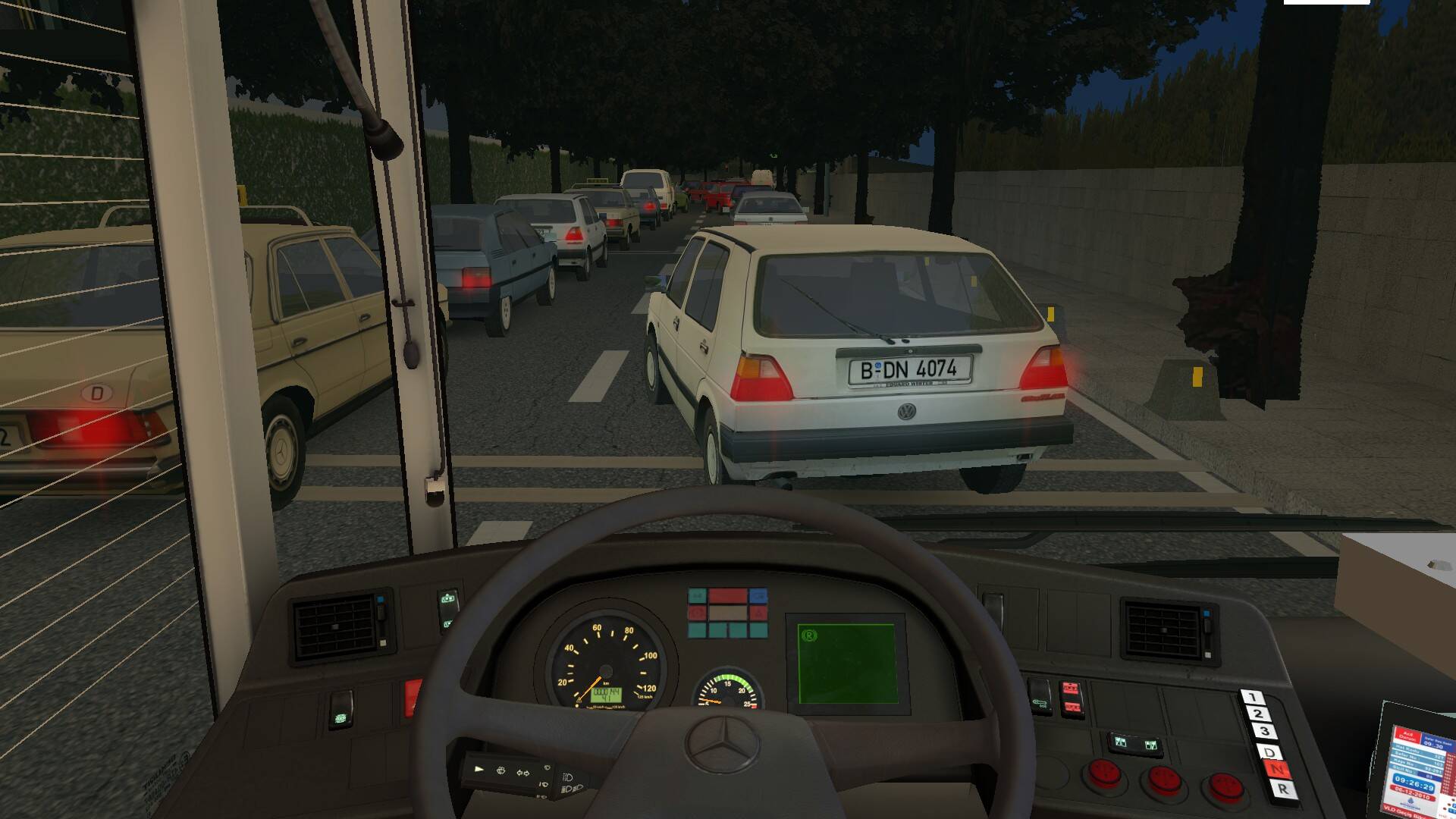Select gear button 1 on the selector
Screen dimensions: 1456x819
[1252, 697]
